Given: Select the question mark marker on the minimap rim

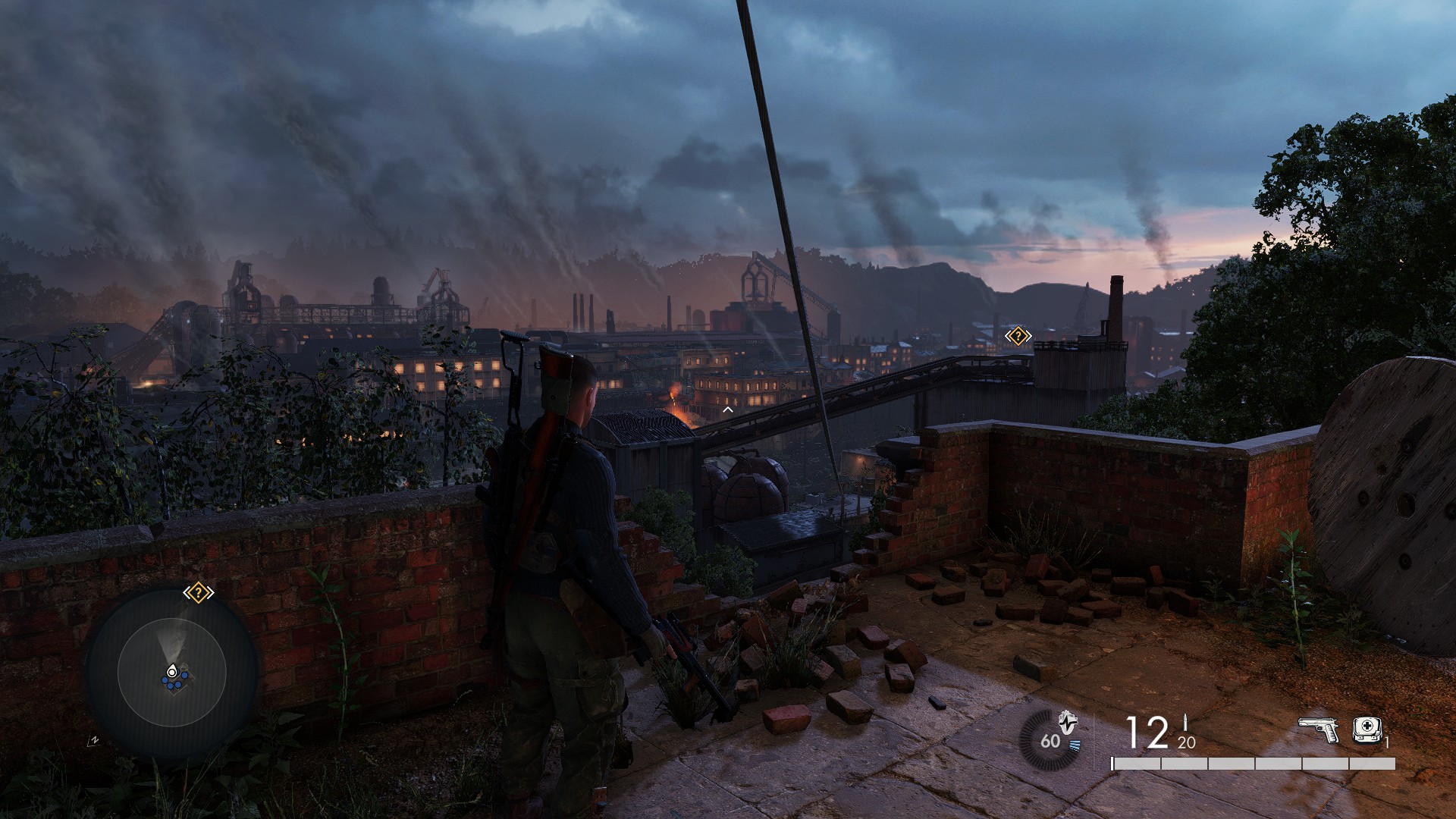Looking at the screenshot, I should (198, 592).
